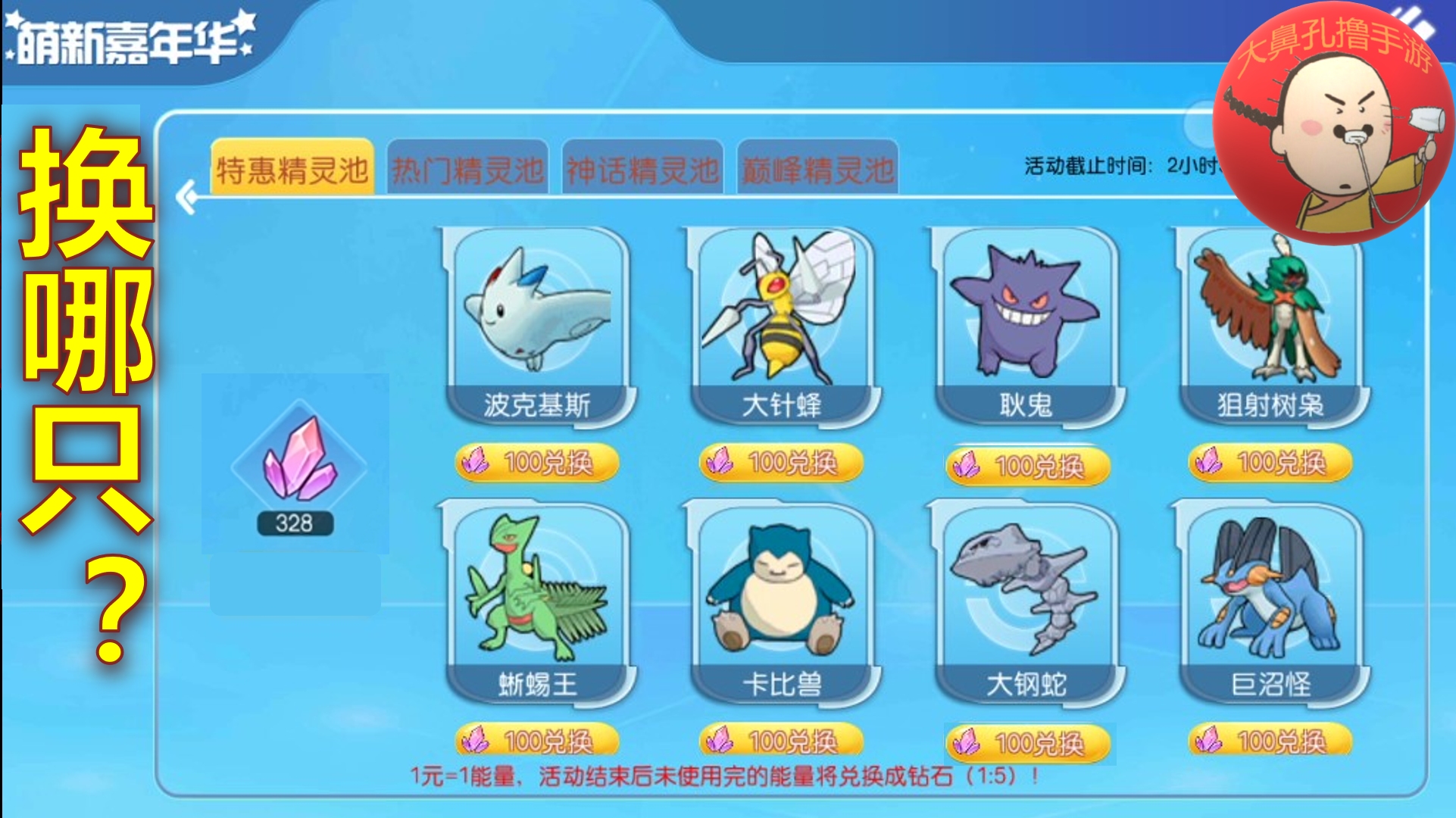Select the Togekiss (波克基斯) Pokémon portrait
The width and height of the screenshot is (1456, 818).
[538, 318]
